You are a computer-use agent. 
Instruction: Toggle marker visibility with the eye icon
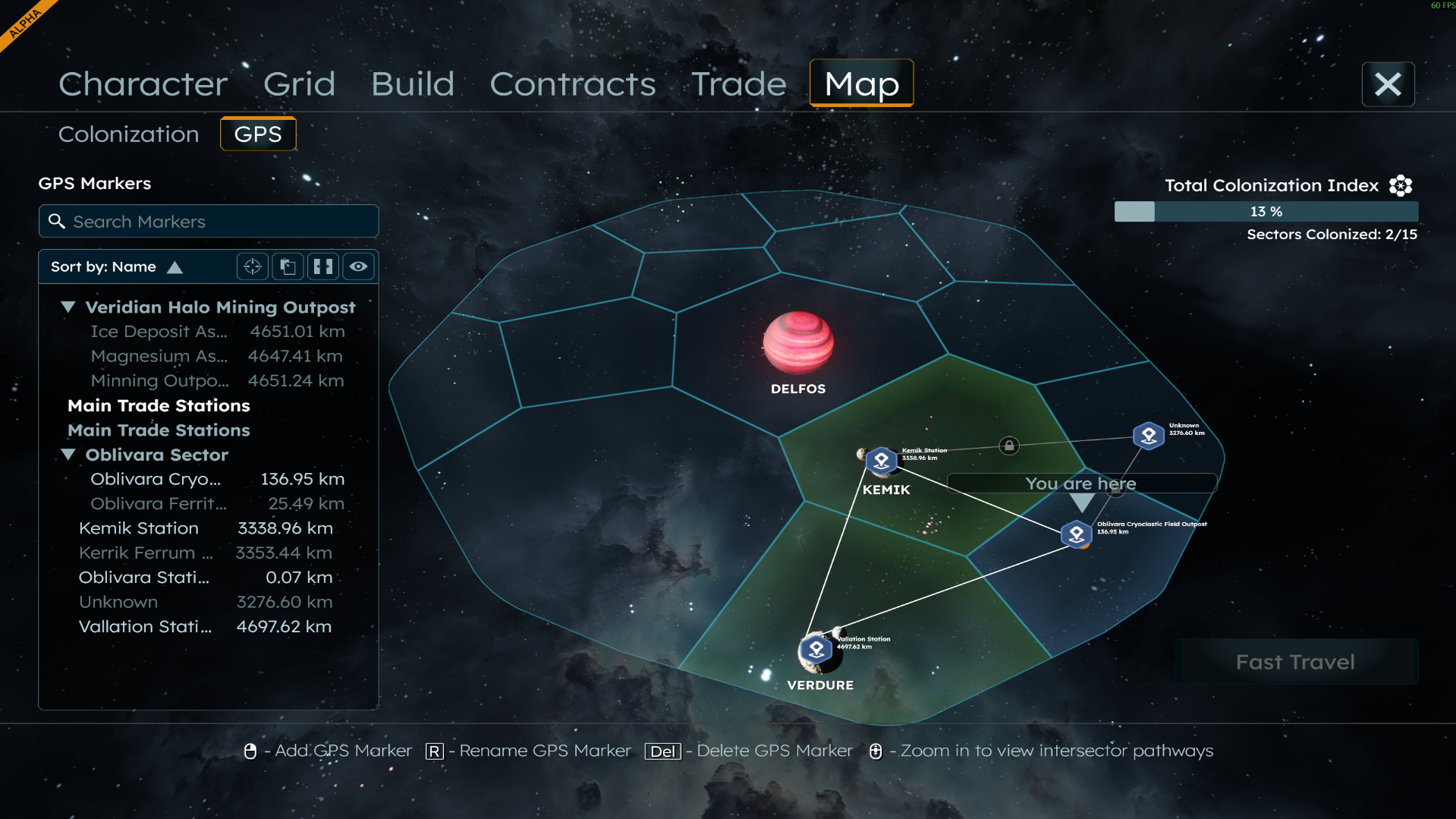tap(358, 267)
